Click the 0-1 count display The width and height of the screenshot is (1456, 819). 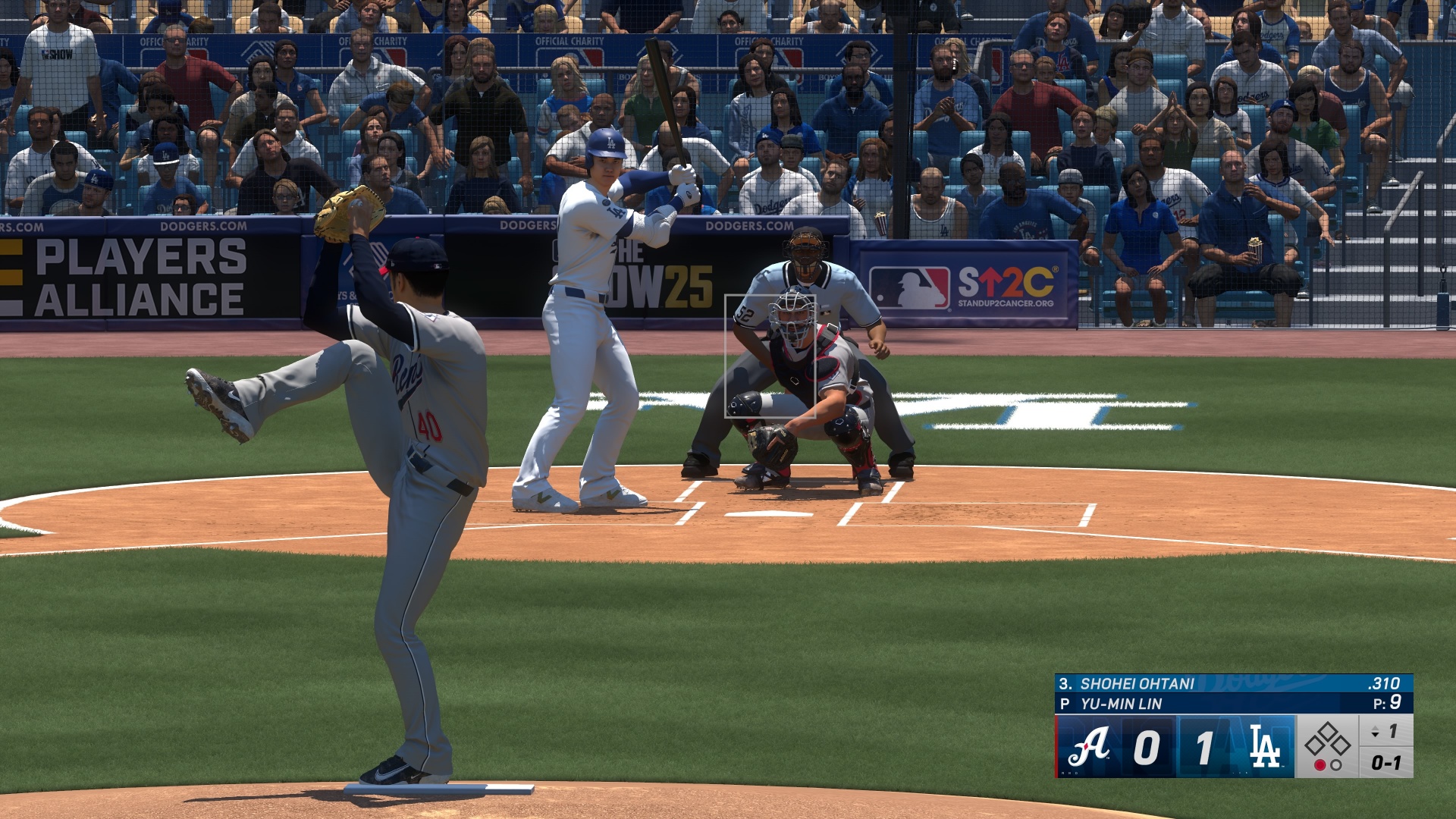(1385, 761)
